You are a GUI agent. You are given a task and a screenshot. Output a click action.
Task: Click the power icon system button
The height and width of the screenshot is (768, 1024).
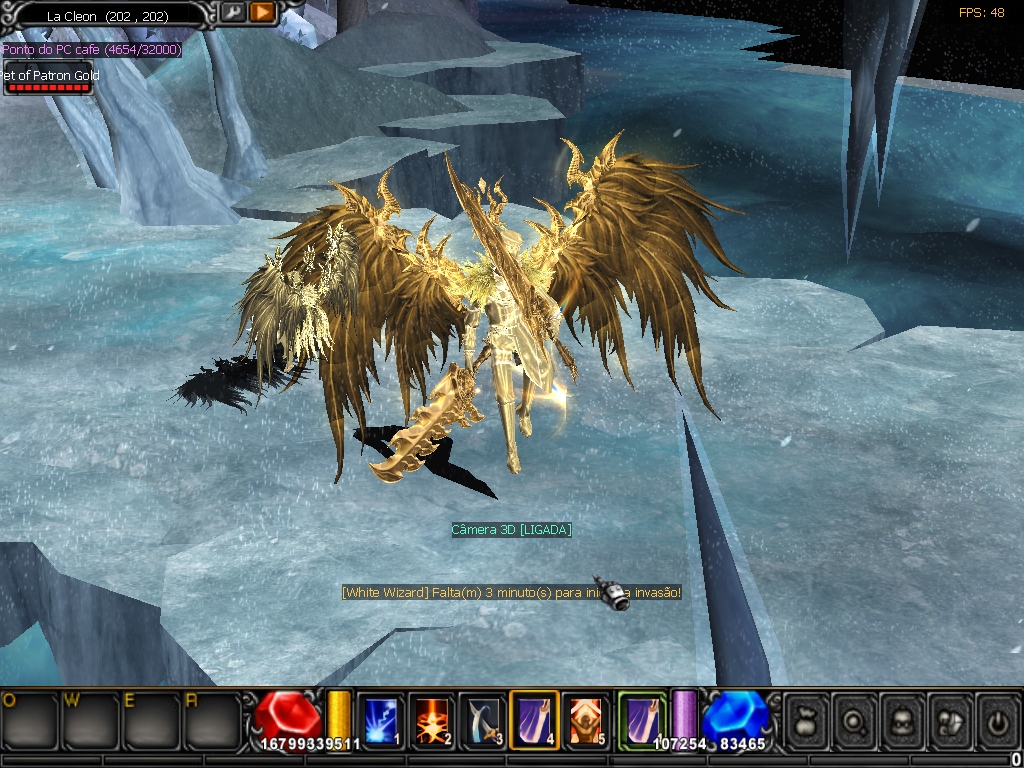click(997, 721)
